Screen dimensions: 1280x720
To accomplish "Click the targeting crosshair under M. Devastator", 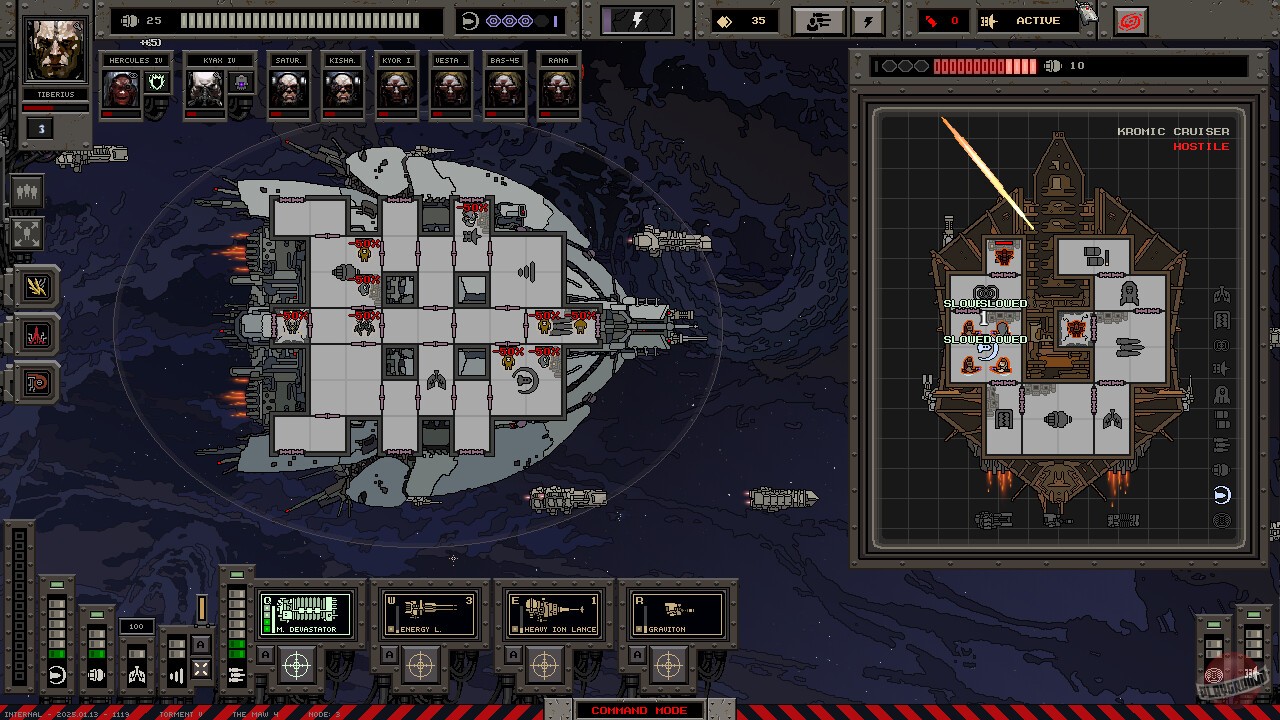I will coord(297,664).
